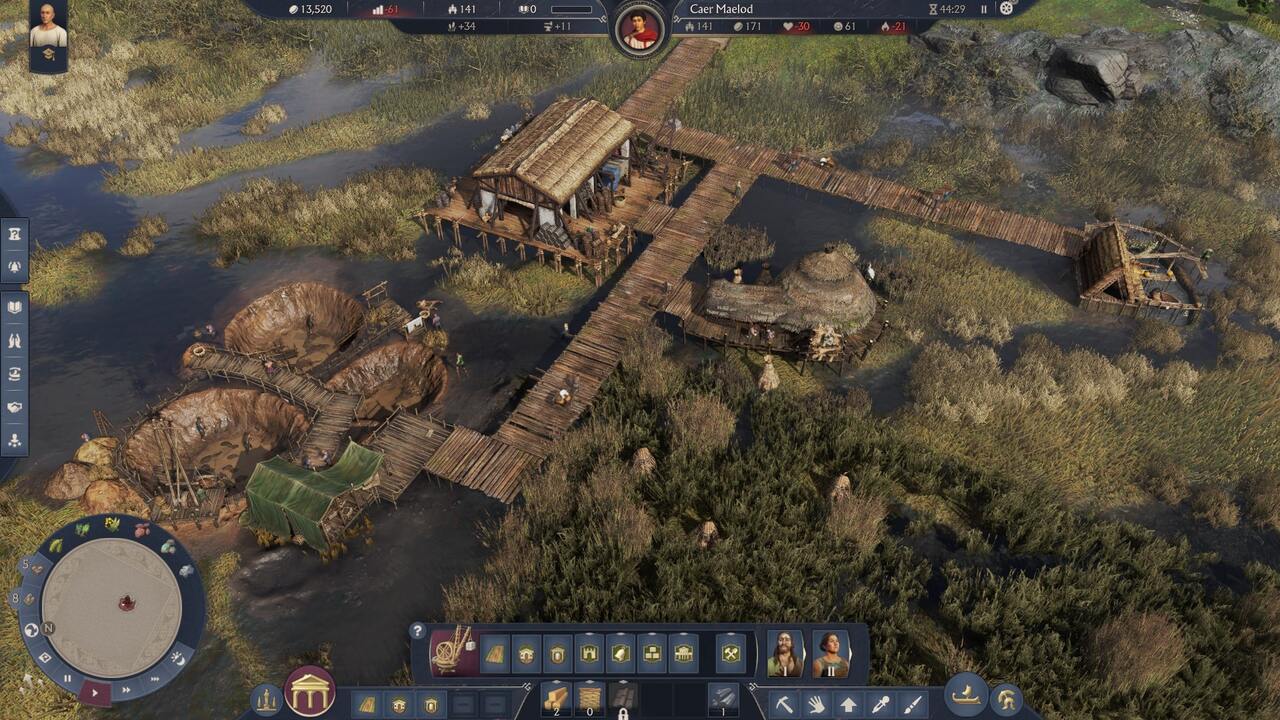Open the world map globe icon
The image size is (1280, 720).
(31, 630)
